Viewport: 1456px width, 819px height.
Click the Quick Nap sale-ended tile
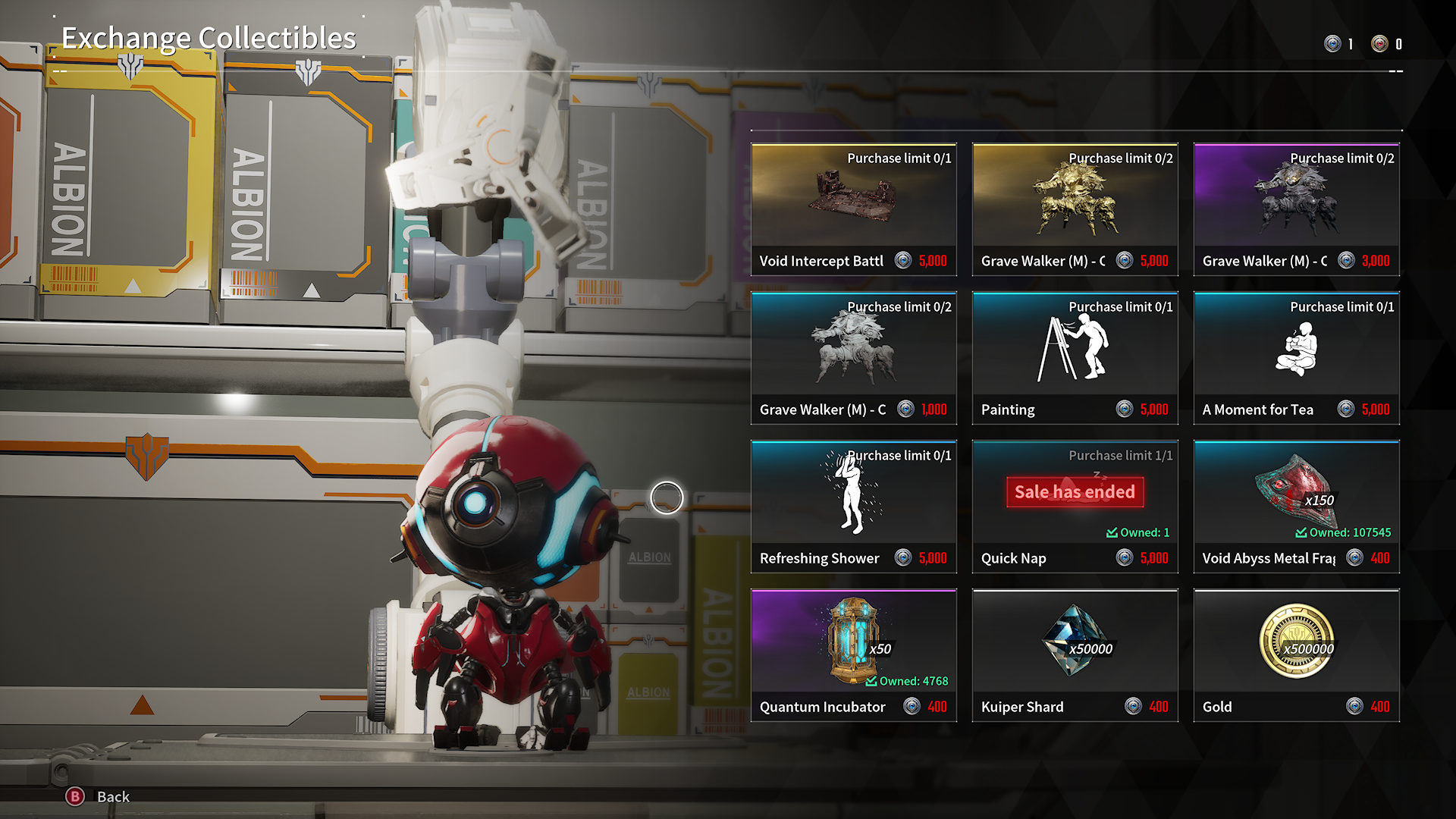(x=1075, y=506)
